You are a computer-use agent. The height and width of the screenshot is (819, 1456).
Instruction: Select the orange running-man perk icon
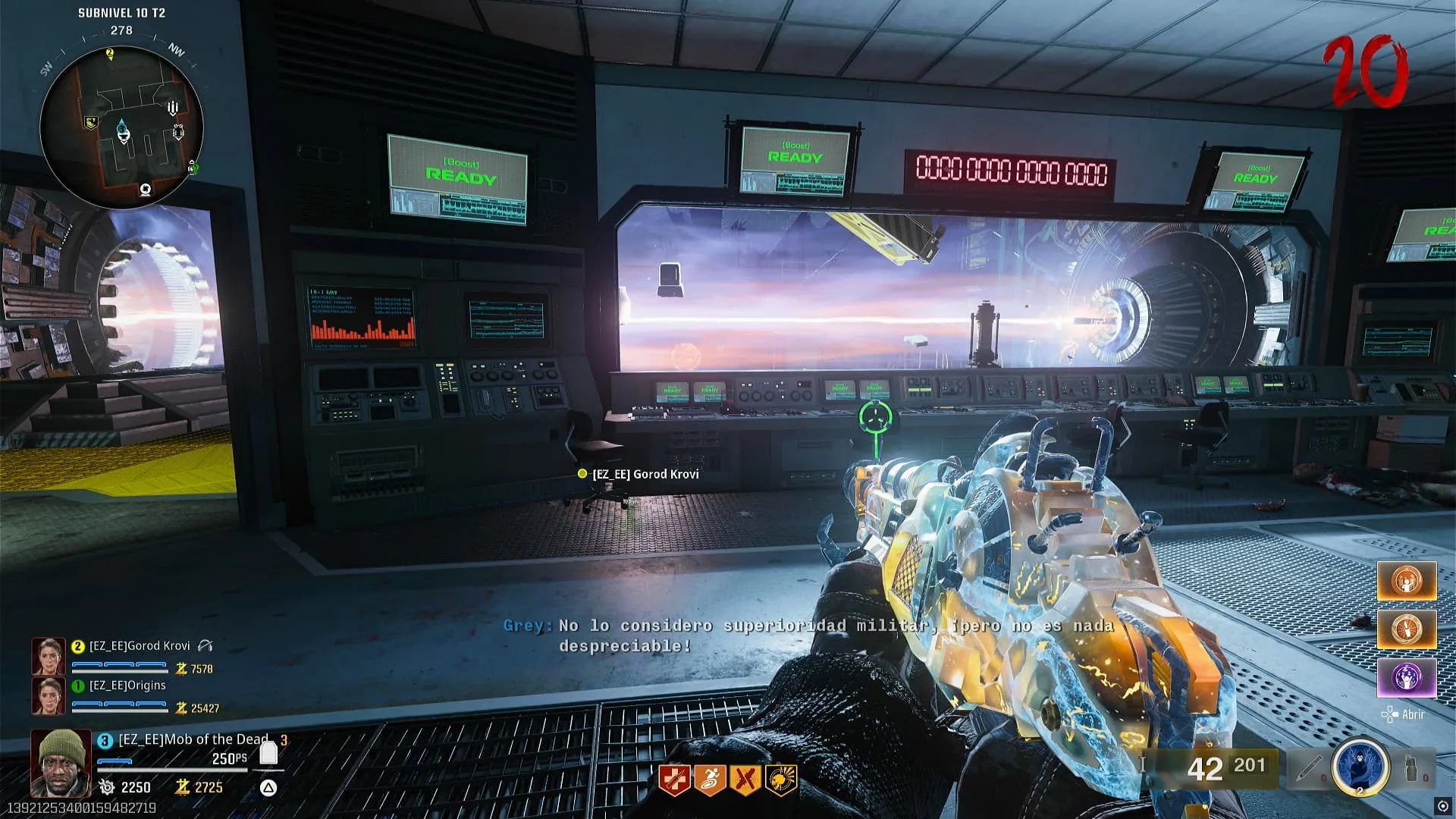709,780
